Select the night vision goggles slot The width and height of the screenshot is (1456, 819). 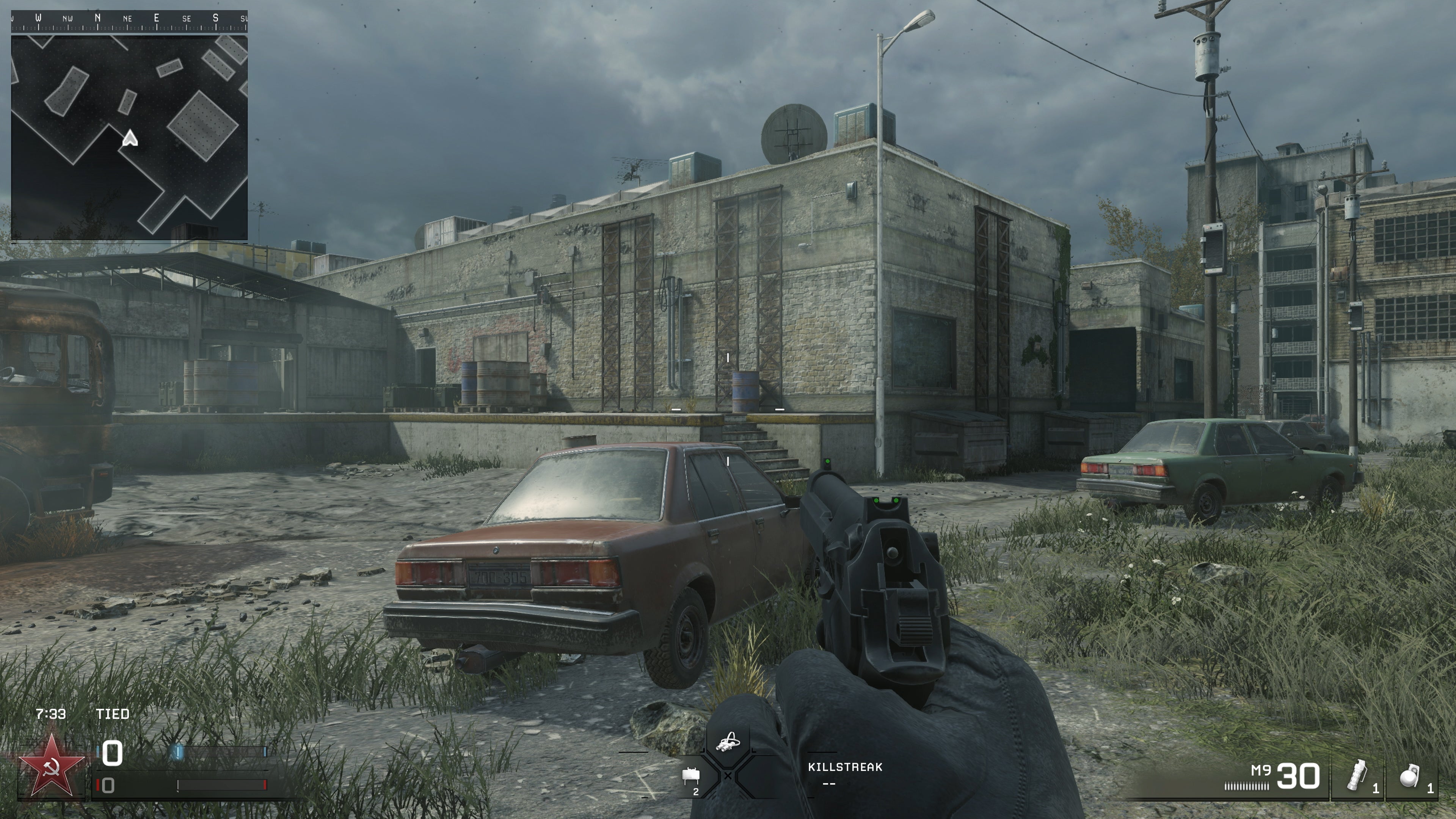click(728, 742)
